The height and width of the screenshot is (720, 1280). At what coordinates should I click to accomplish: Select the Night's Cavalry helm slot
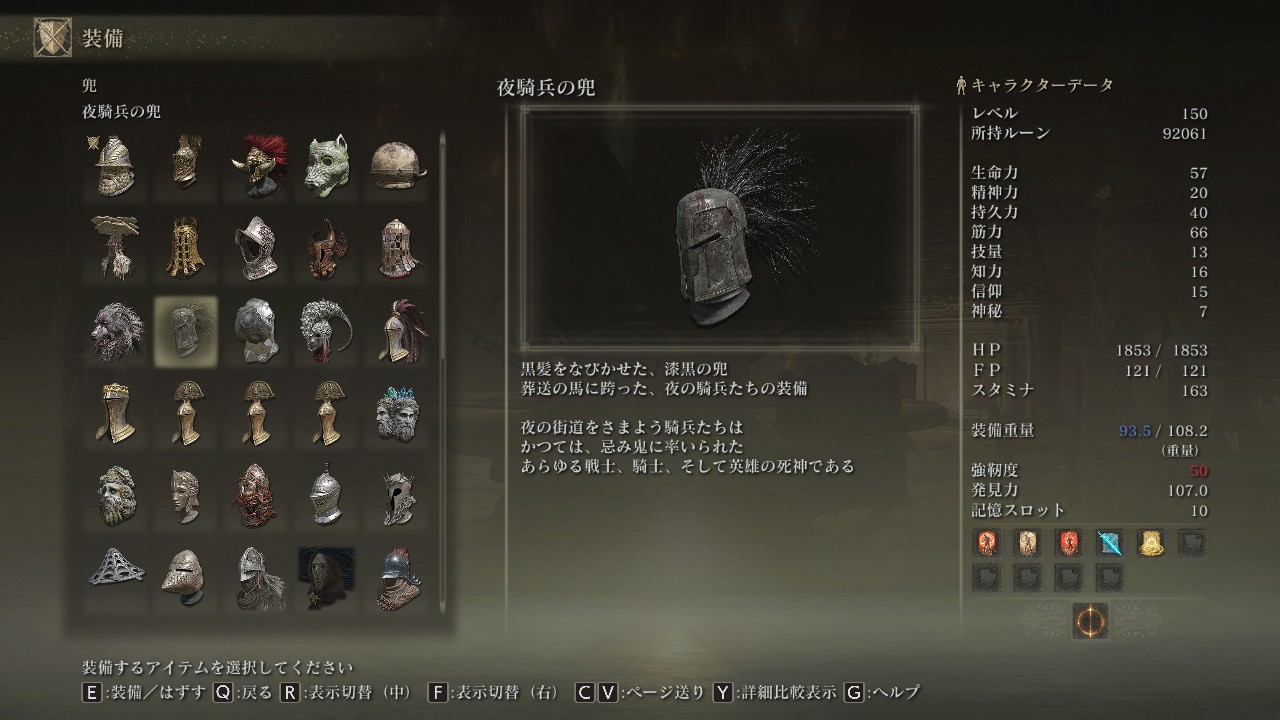point(185,329)
